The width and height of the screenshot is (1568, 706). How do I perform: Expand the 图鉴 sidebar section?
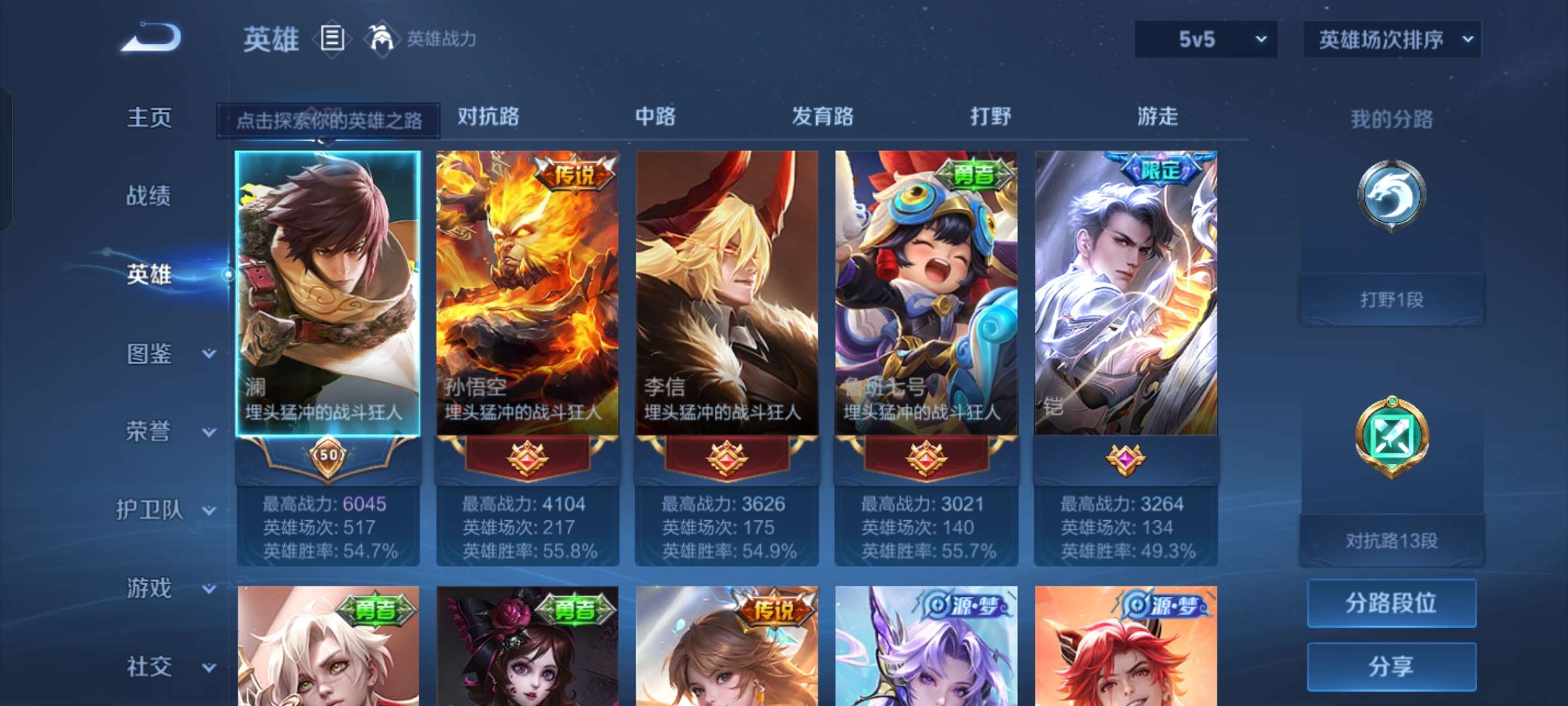click(x=152, y=354)
